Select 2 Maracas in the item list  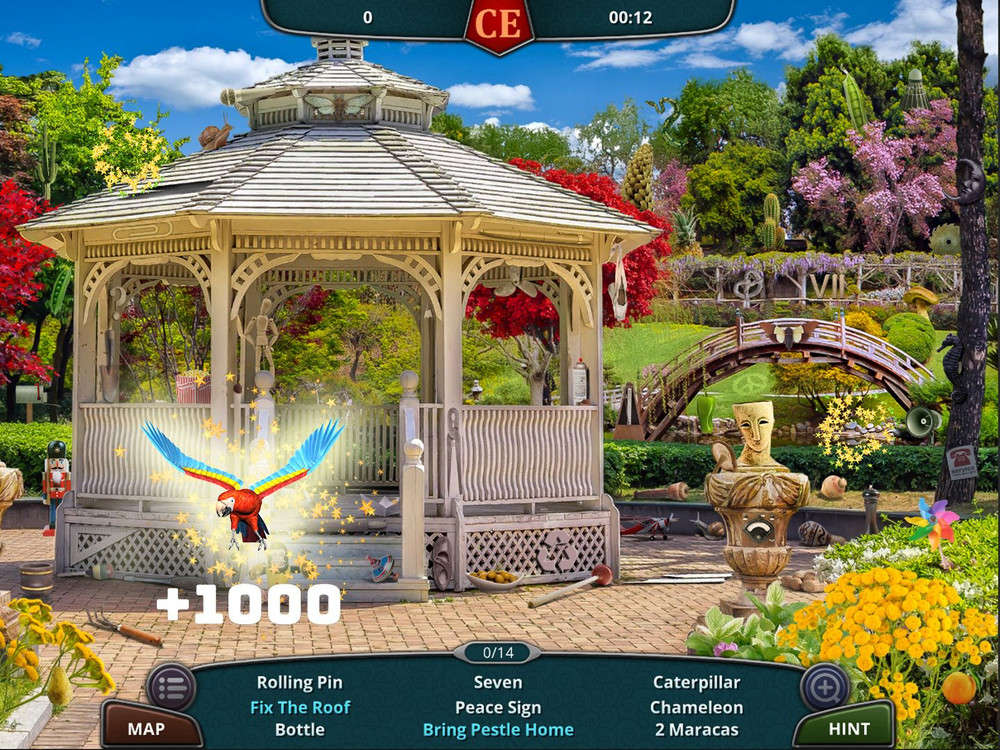tap(696, 729)
